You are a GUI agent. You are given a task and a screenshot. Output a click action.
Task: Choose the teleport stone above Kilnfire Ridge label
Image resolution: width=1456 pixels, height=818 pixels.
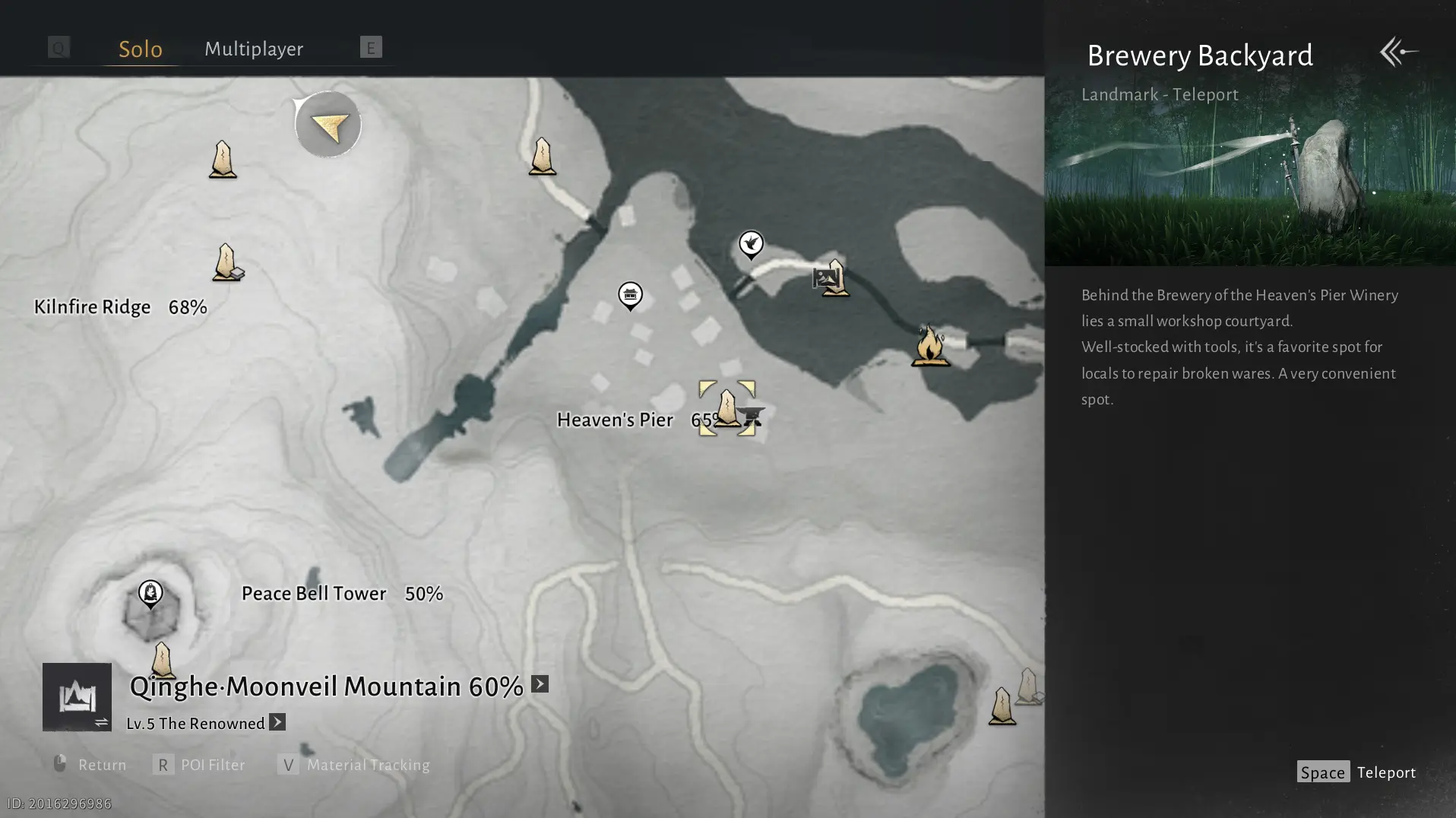(226, 262)
